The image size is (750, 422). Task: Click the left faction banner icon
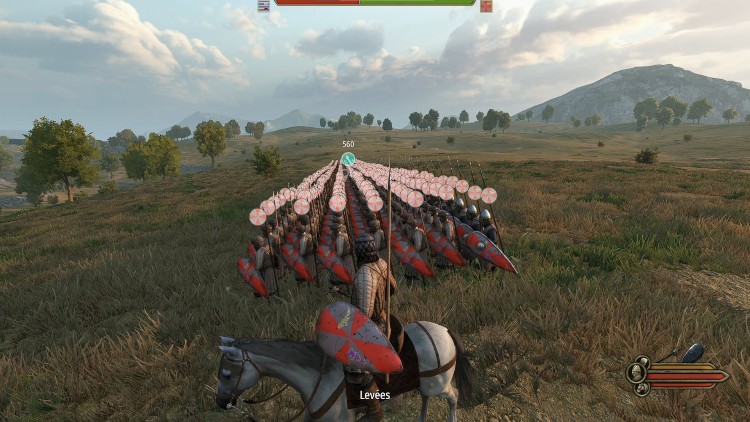tap(264, 5)
